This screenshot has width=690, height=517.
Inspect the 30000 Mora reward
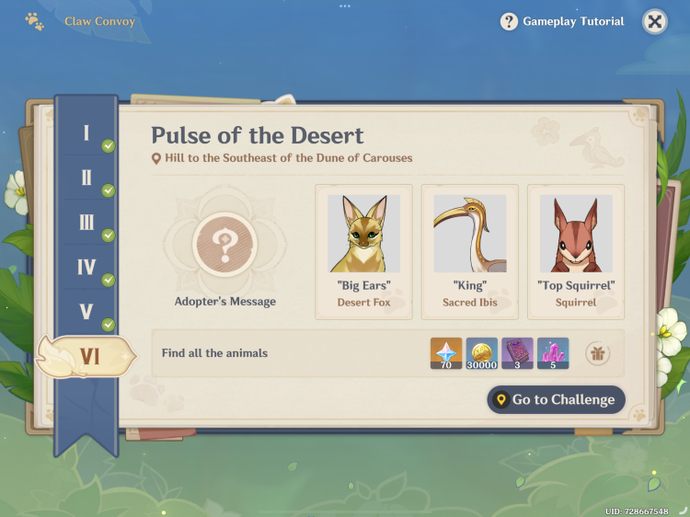482,353
